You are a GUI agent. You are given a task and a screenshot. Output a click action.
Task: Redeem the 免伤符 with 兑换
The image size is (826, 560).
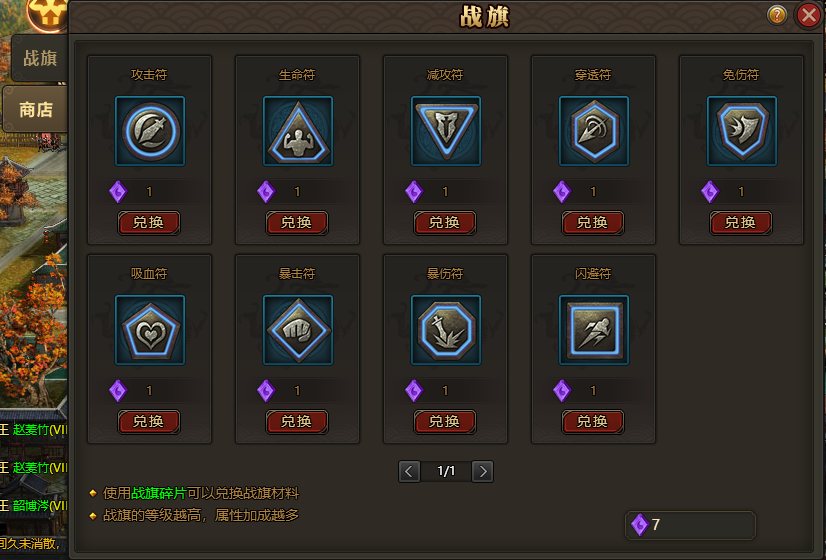point(741,222)
